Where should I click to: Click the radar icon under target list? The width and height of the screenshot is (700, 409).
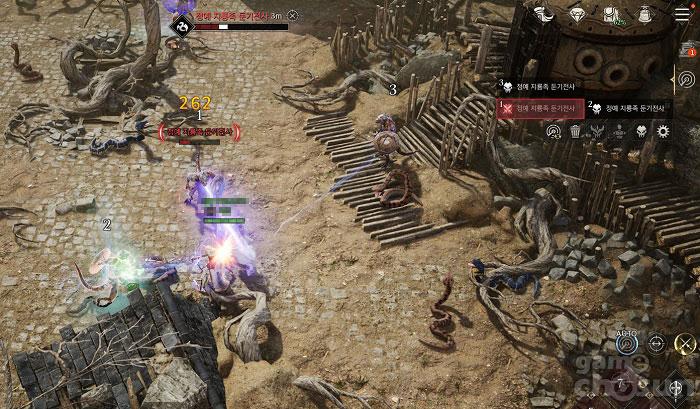click(x=554, y=131)
